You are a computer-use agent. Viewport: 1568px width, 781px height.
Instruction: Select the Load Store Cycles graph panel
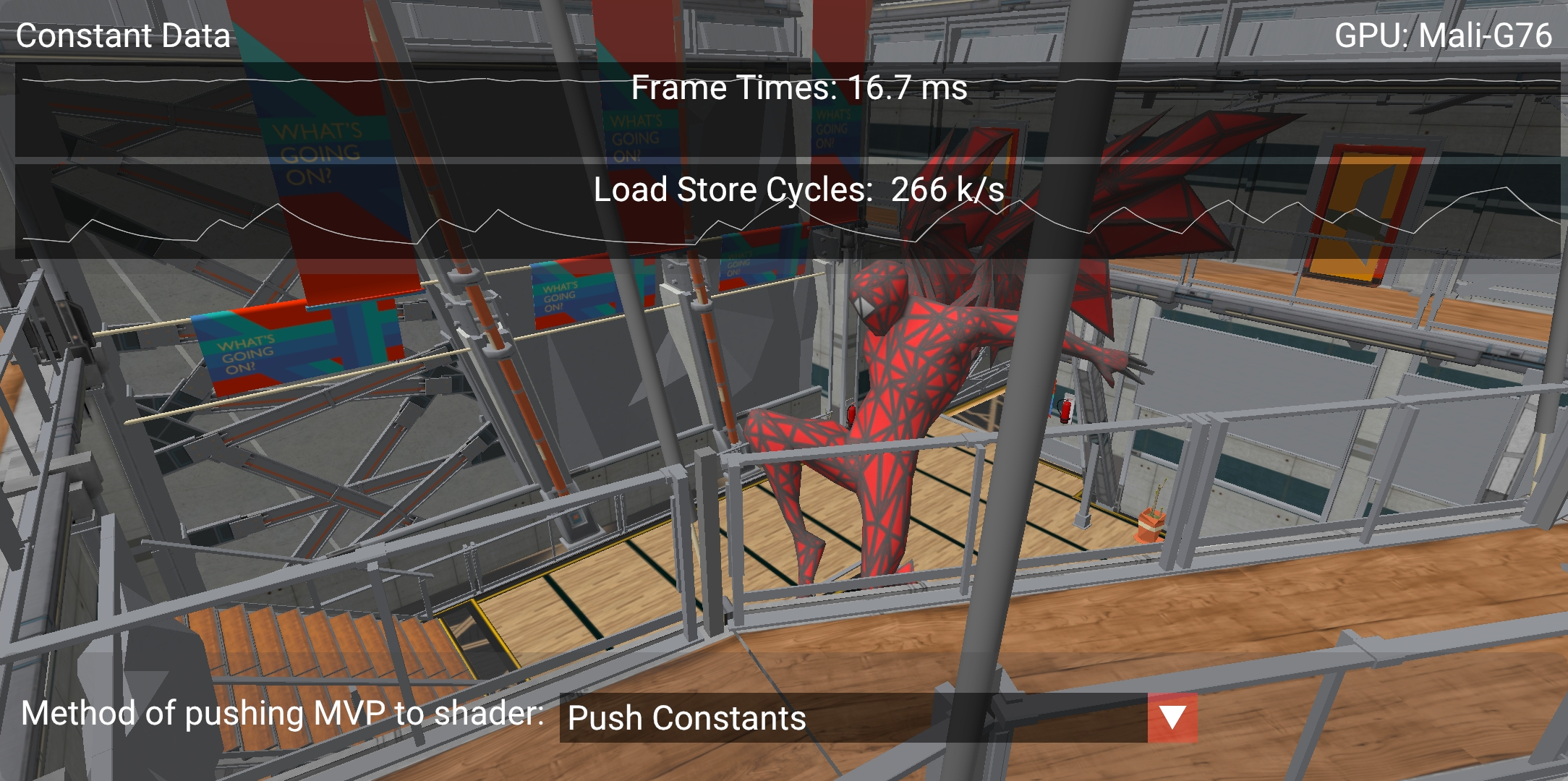787,211
